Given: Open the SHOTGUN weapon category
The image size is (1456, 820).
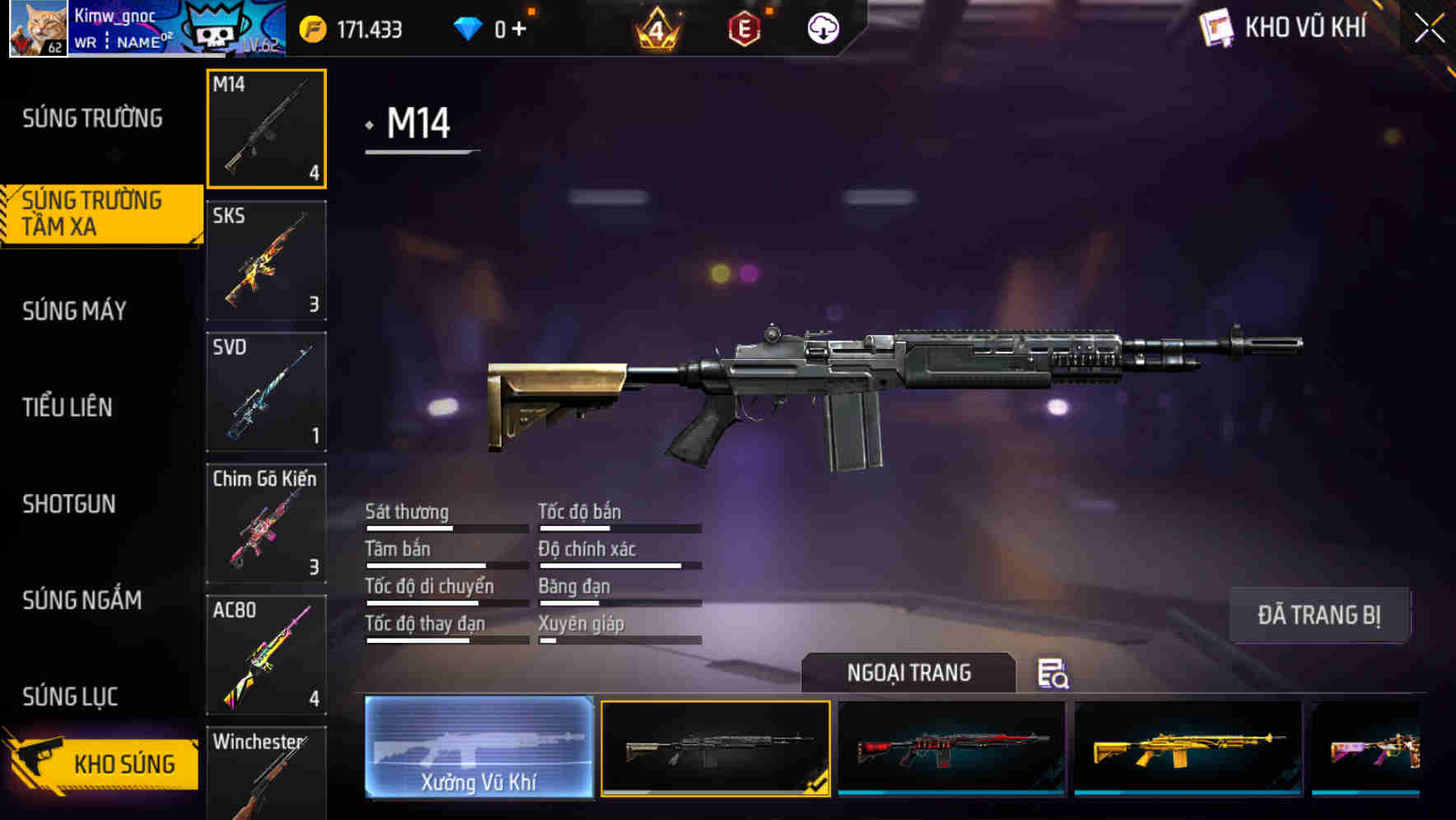Looking at the screenshot, I should point(69,504).
